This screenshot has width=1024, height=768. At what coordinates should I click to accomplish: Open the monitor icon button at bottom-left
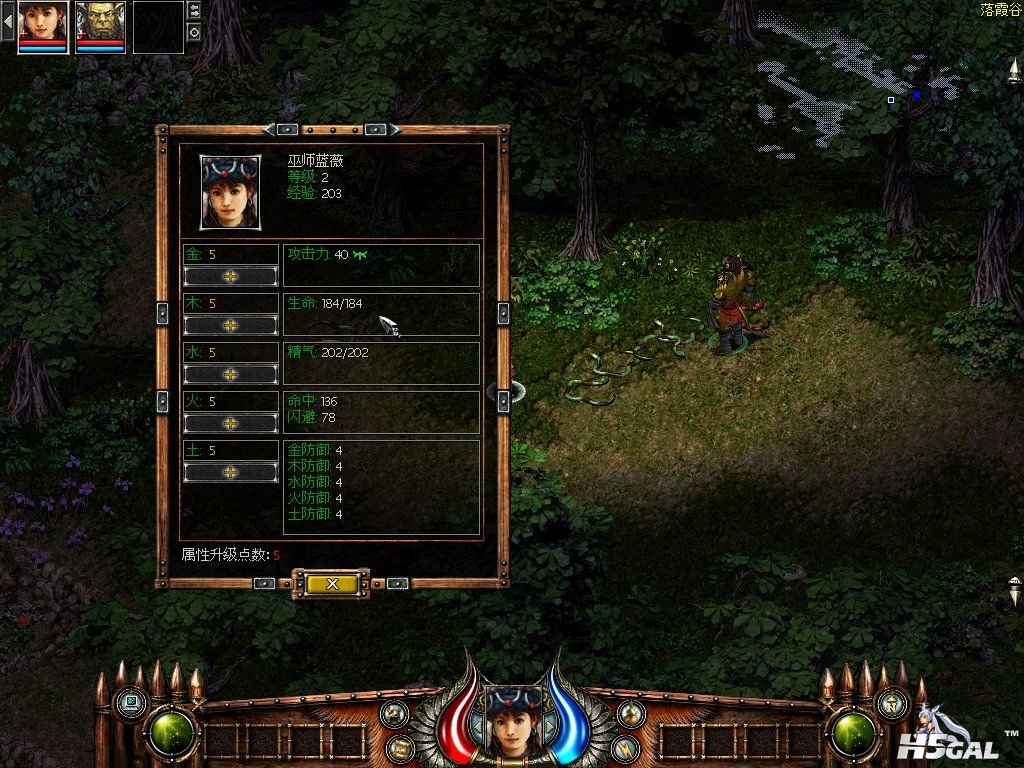(x=130, y=702)
